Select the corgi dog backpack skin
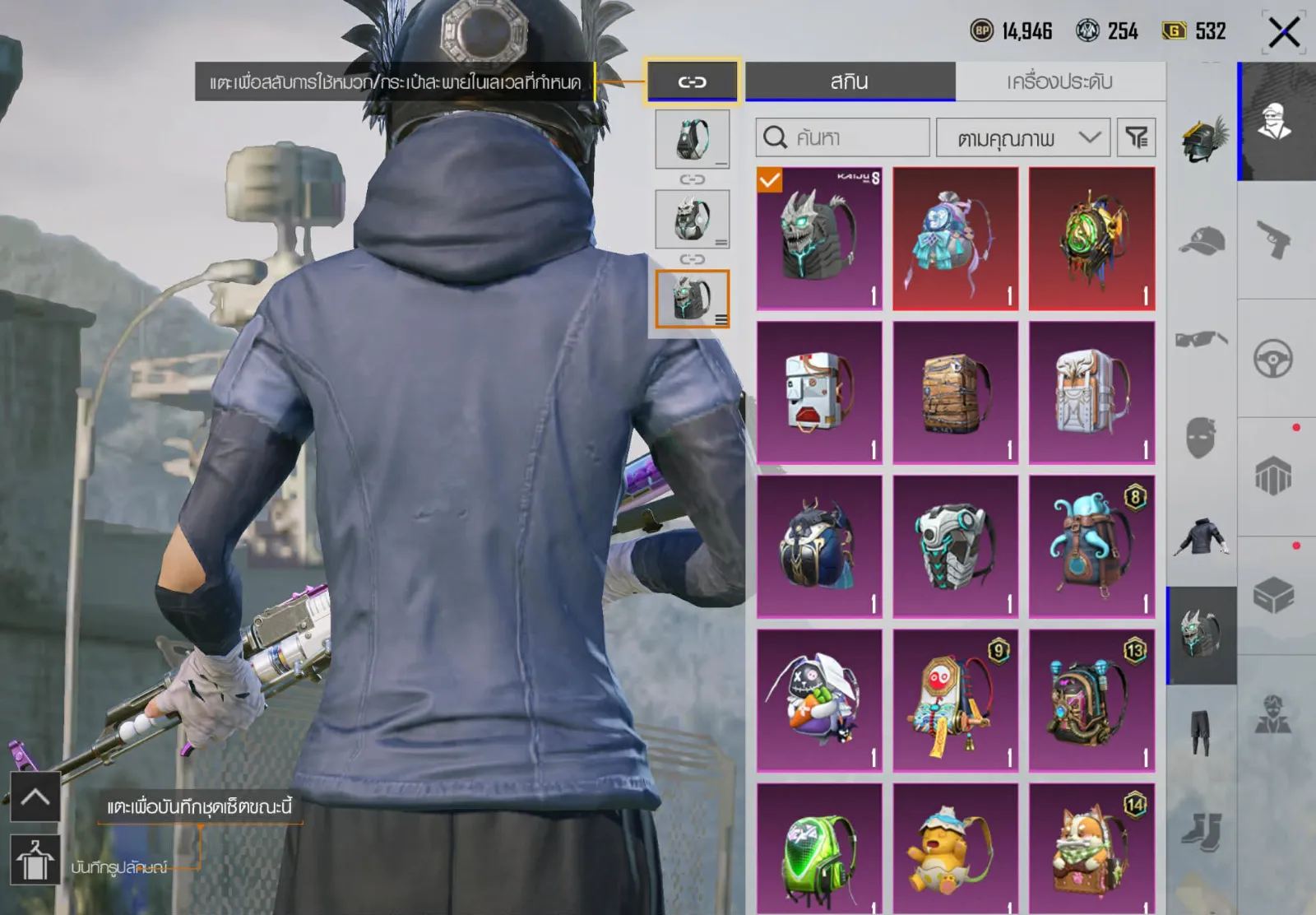The image size is (1316, 915). (x=1091, y=849)
